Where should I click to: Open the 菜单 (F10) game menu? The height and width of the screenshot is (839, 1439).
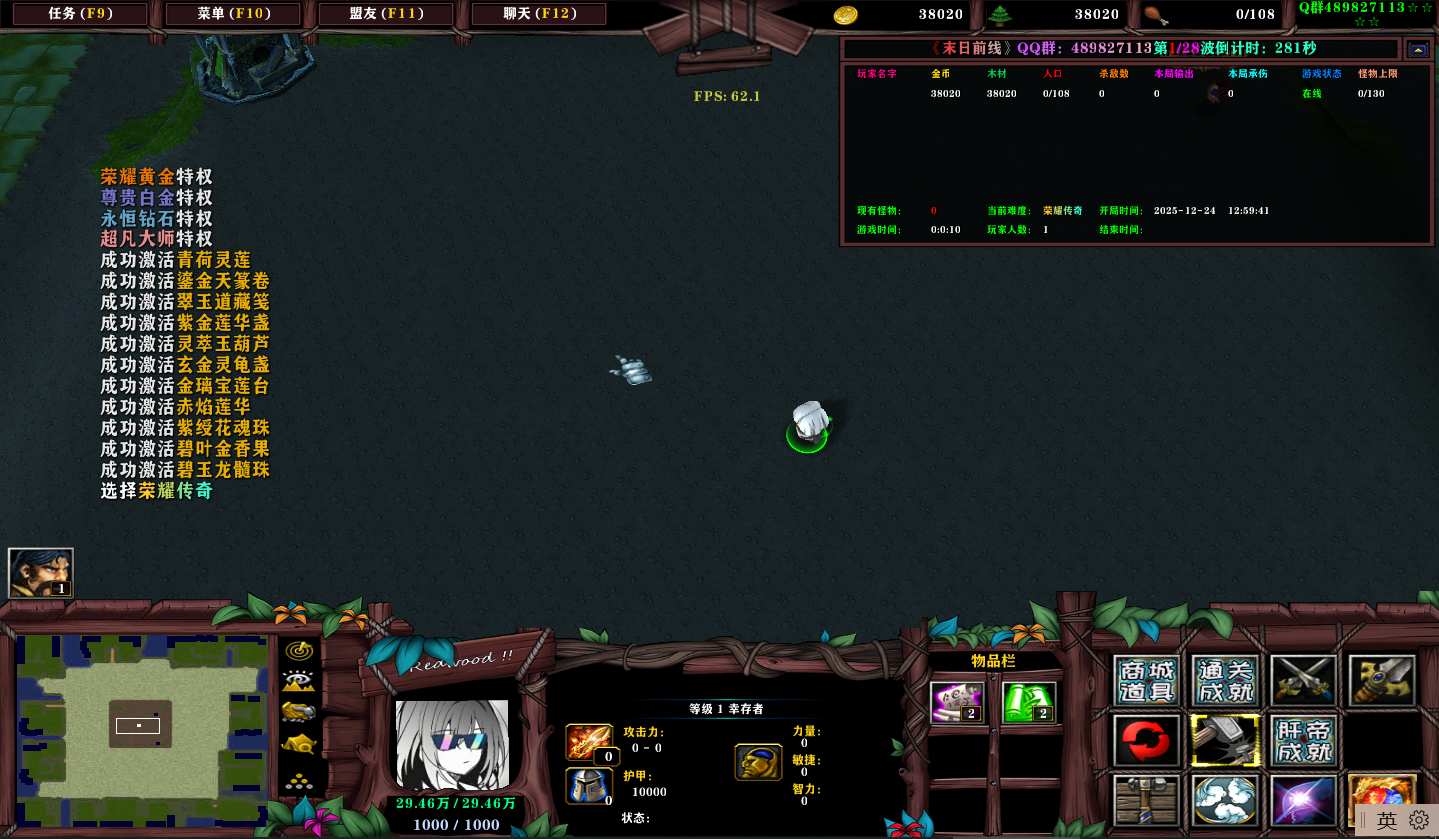[233, 14]
